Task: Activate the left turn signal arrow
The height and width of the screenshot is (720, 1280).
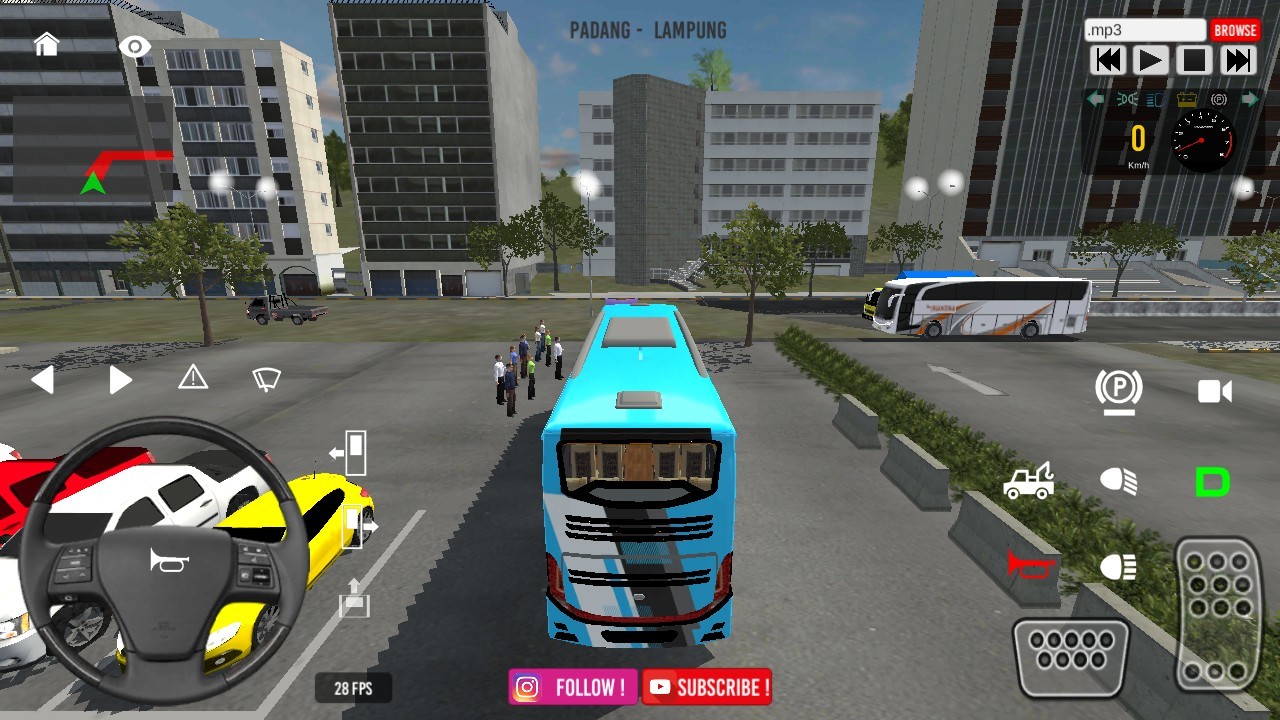Action: coord(42,380)
